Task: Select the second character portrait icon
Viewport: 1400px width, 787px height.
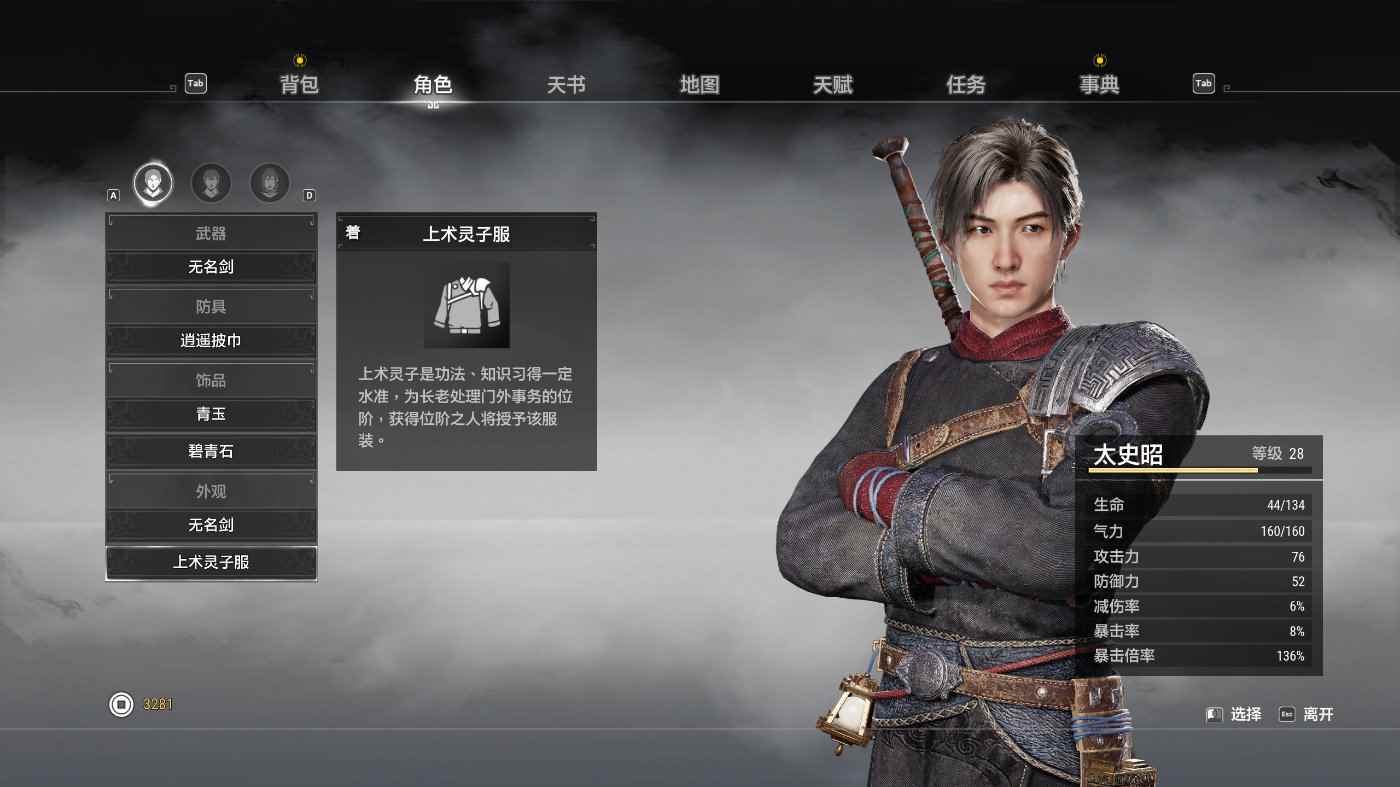Action: coord(211,183)
